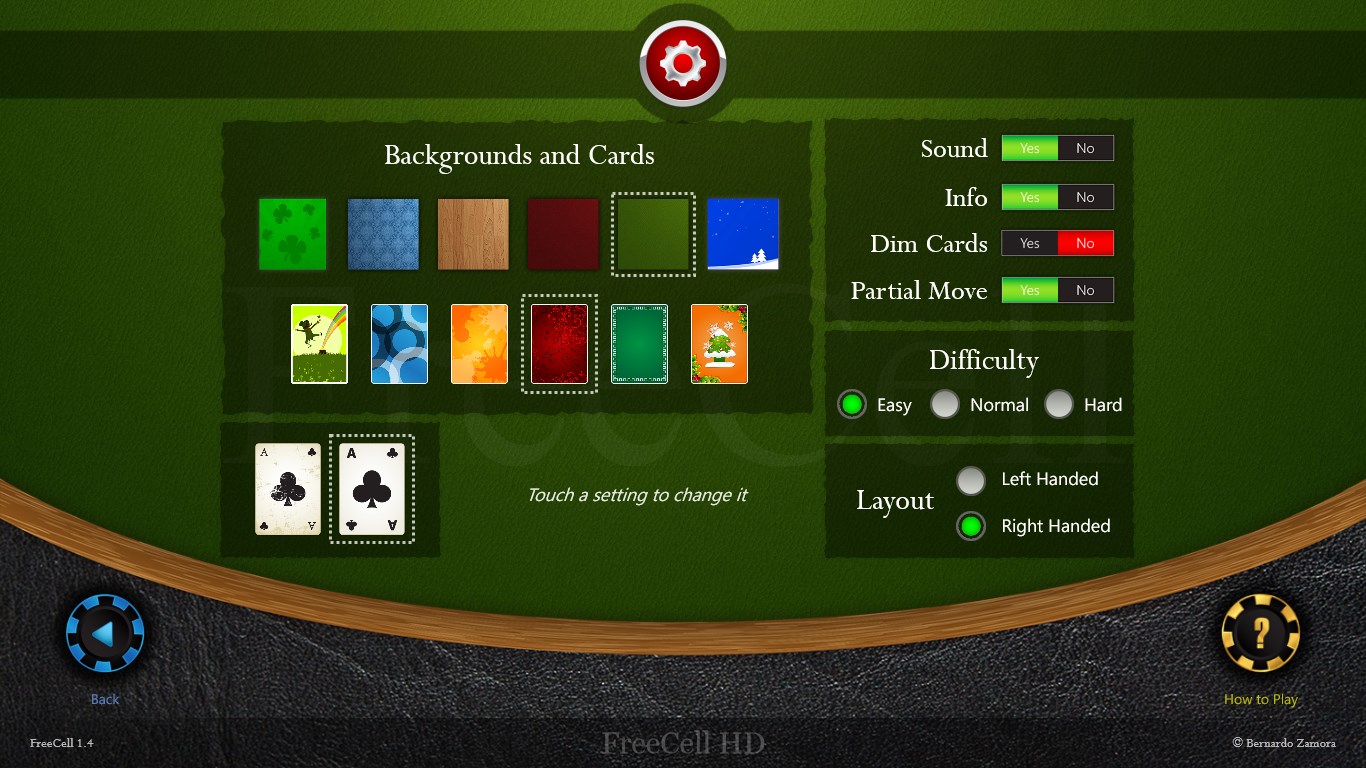Select Hard difficulty
This screenshot has height=768, width=1366.
click(1059, 404)
